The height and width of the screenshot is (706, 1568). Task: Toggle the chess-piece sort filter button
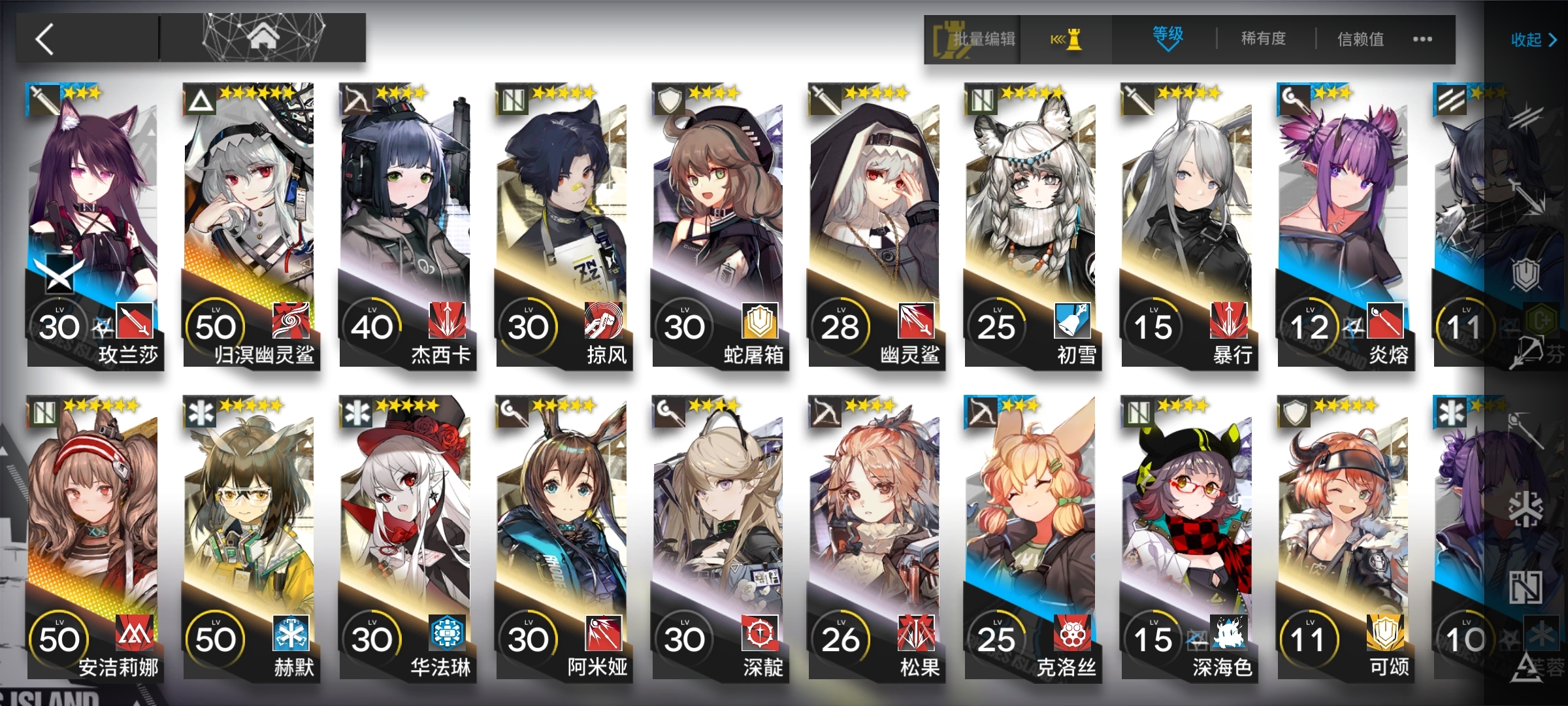tap(1066, 39)
